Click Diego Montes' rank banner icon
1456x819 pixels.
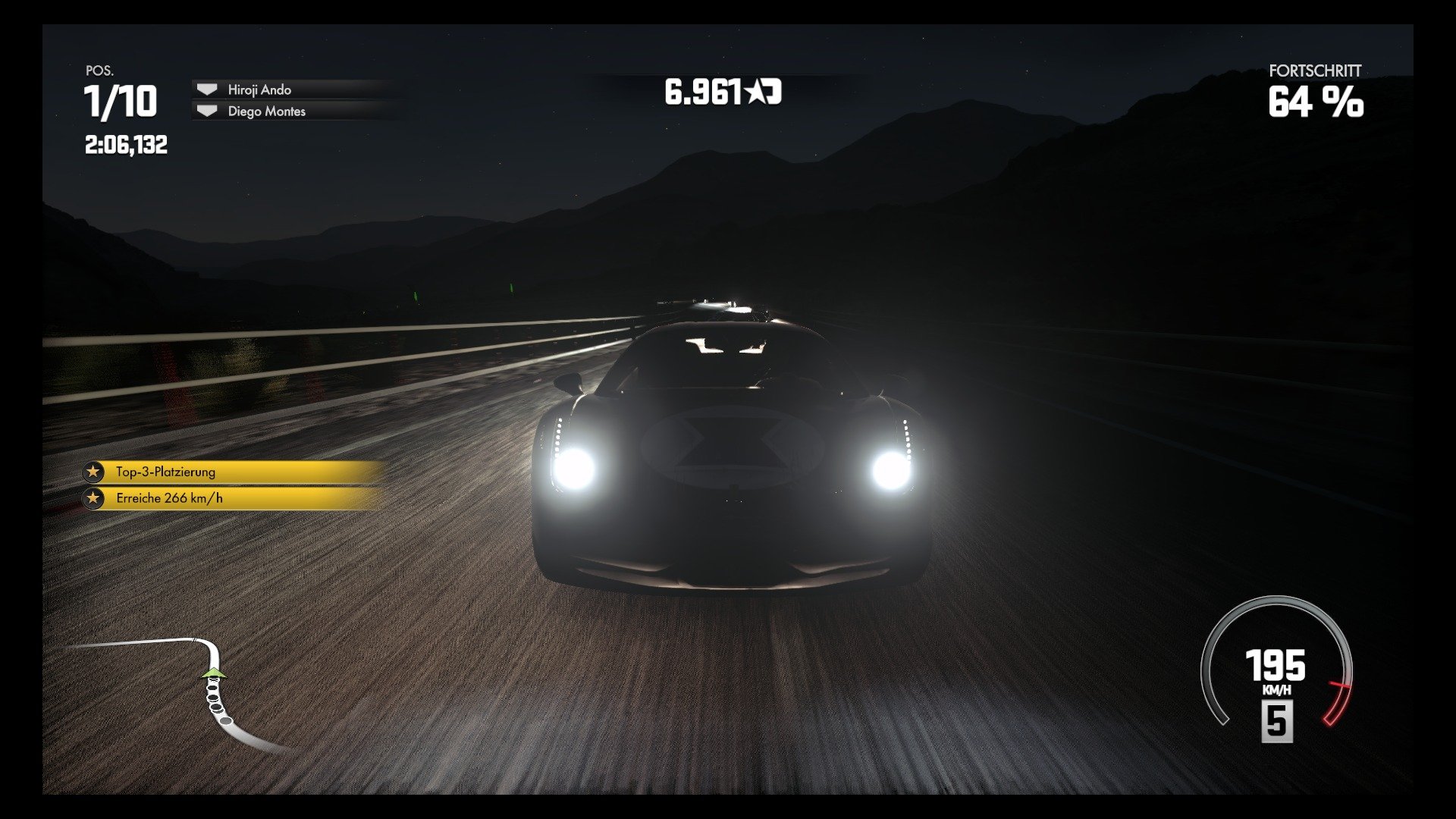point(206,111)
